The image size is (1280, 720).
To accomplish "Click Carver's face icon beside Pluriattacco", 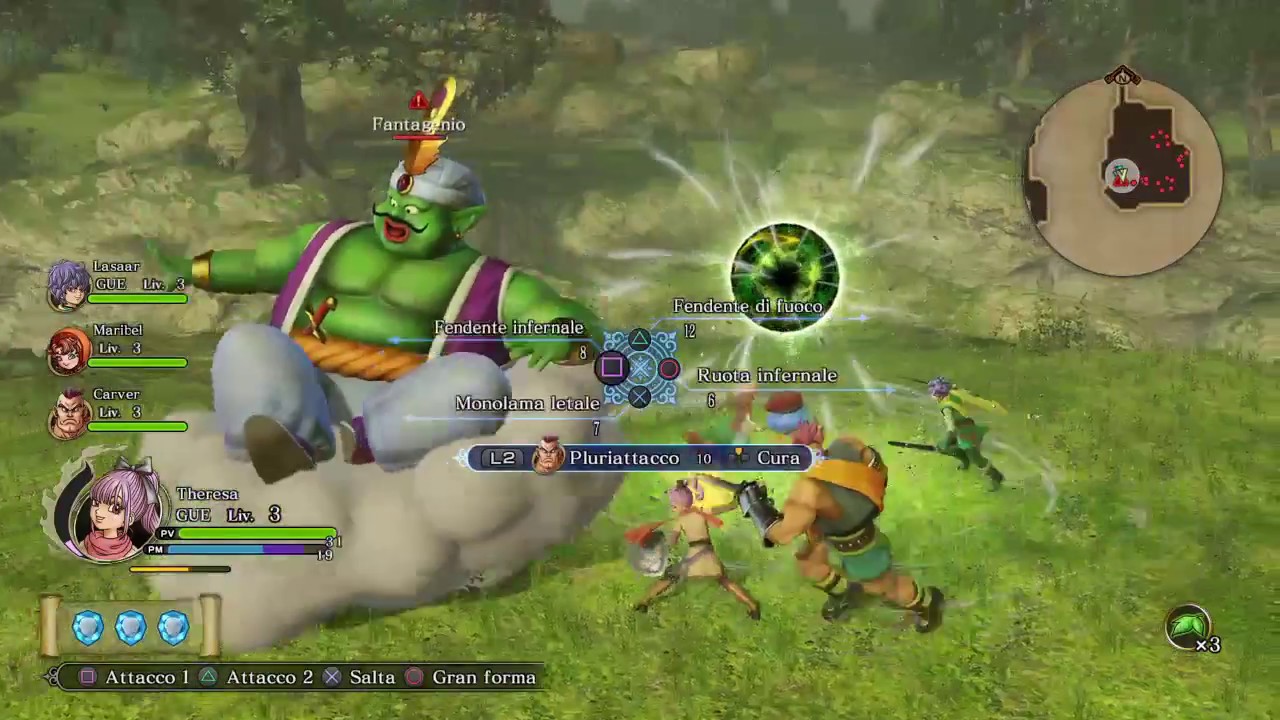I will pyautogui.click(x=545, y=457).
